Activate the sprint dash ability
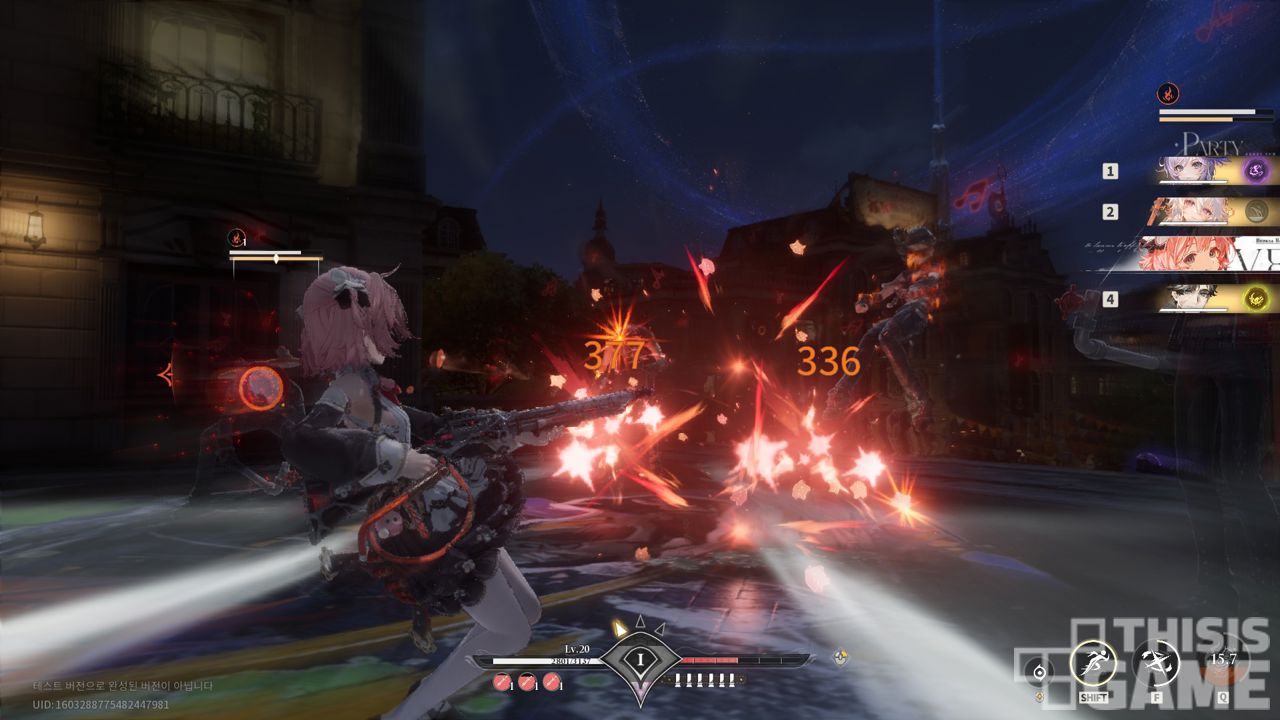The width and height of the screenshot is (1280, 720). click(x=1093, y=663)
